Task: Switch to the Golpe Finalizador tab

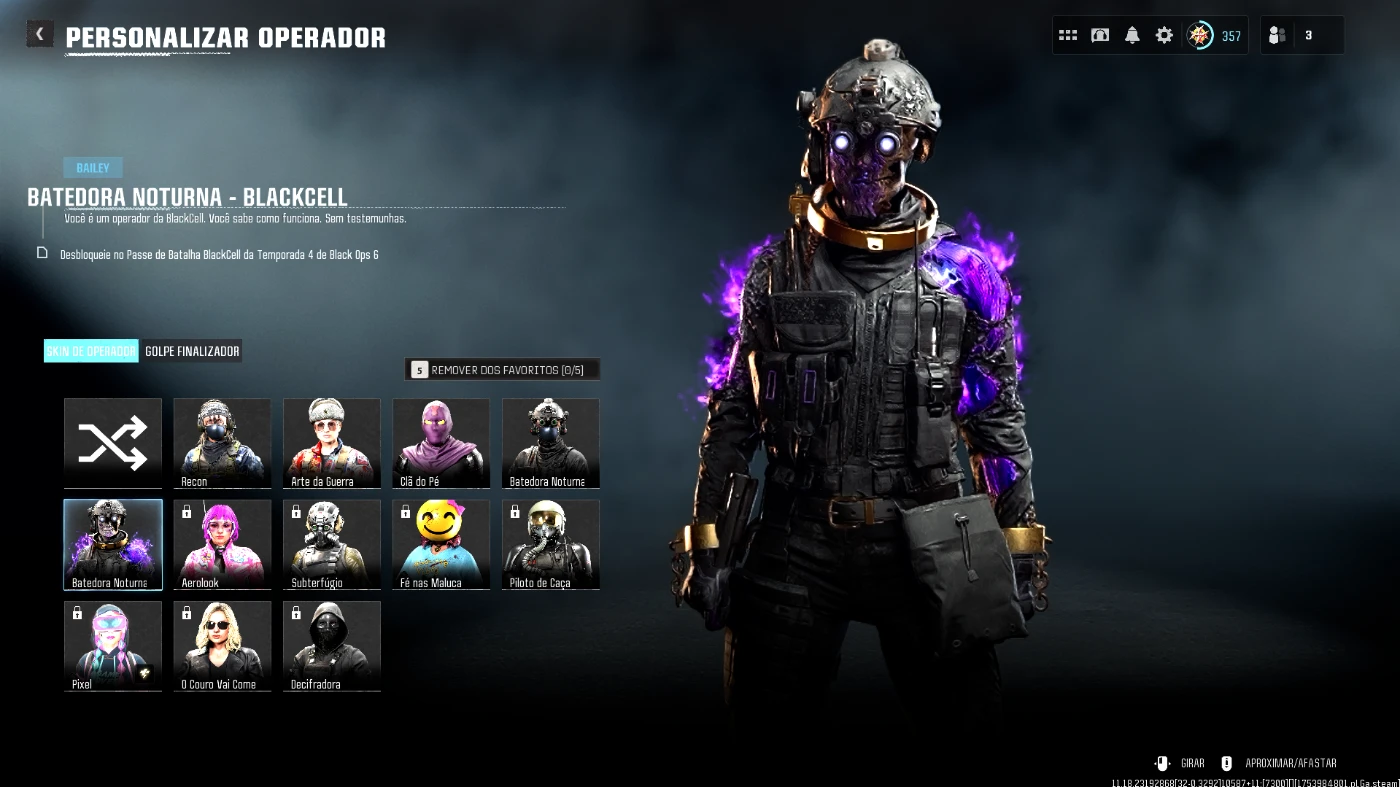Action: pos(192,351)
